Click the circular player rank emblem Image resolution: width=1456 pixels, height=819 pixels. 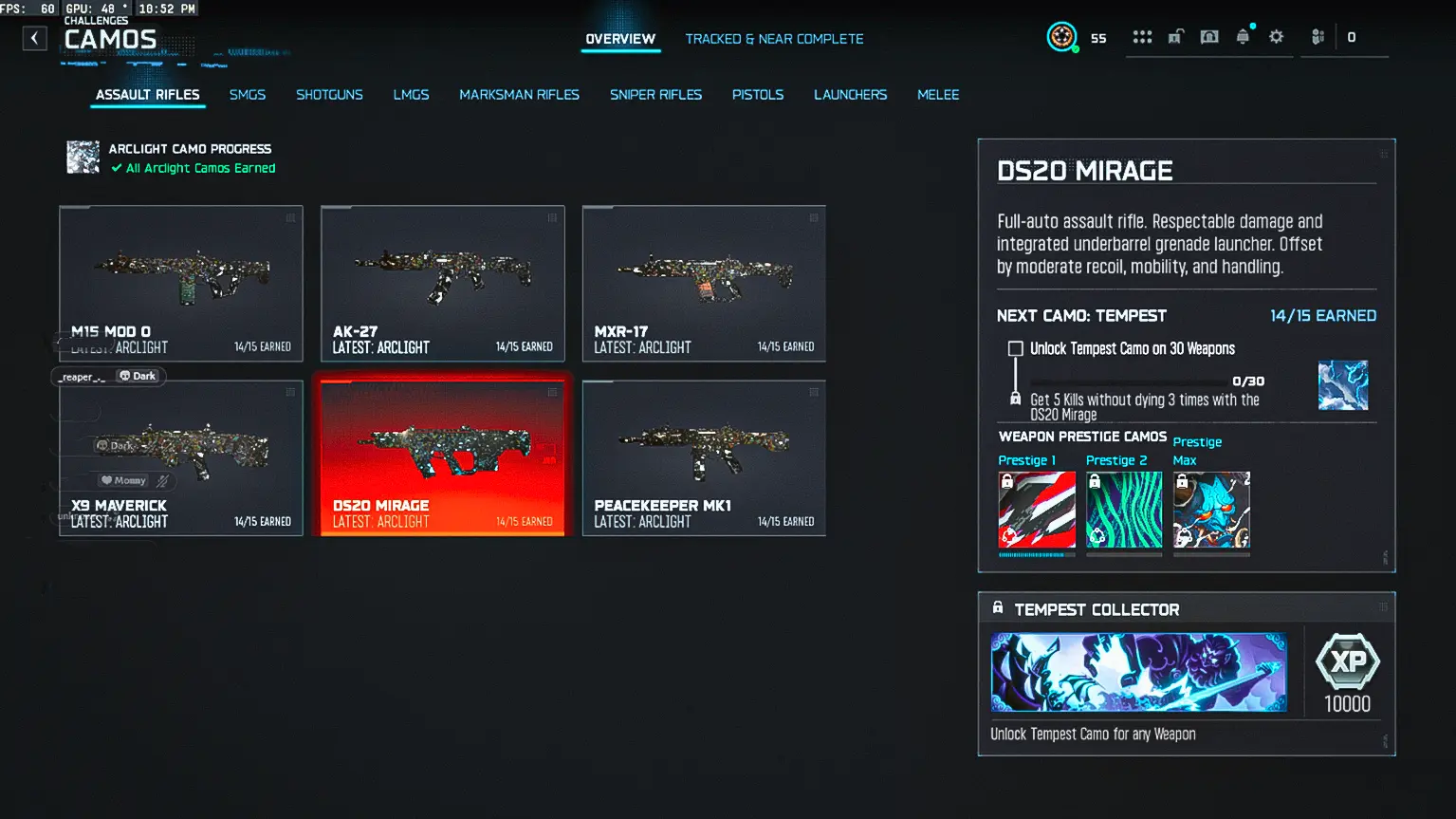point(1061,36)
